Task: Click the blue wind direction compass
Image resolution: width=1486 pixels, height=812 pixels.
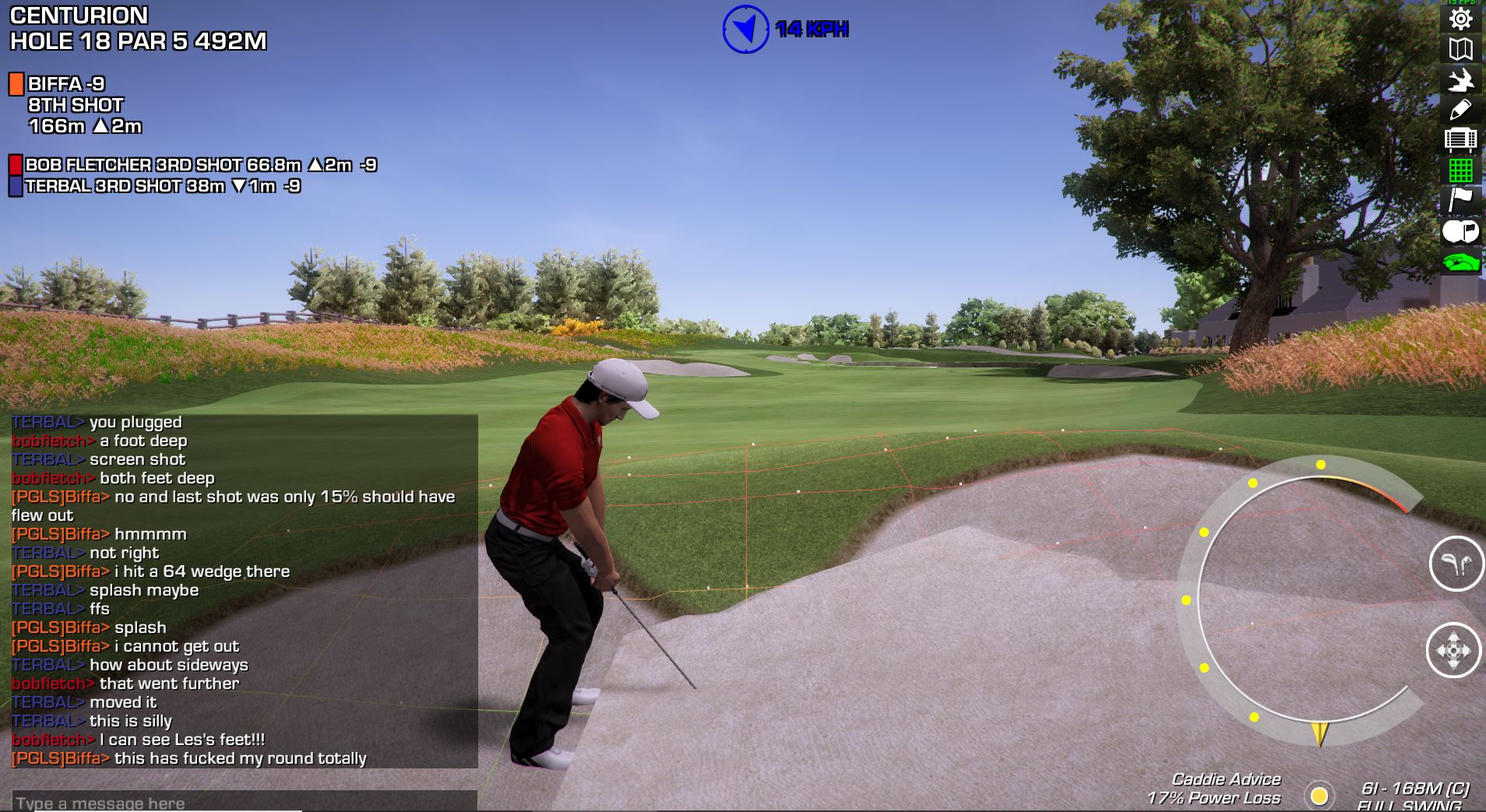Action: (745, 30)
